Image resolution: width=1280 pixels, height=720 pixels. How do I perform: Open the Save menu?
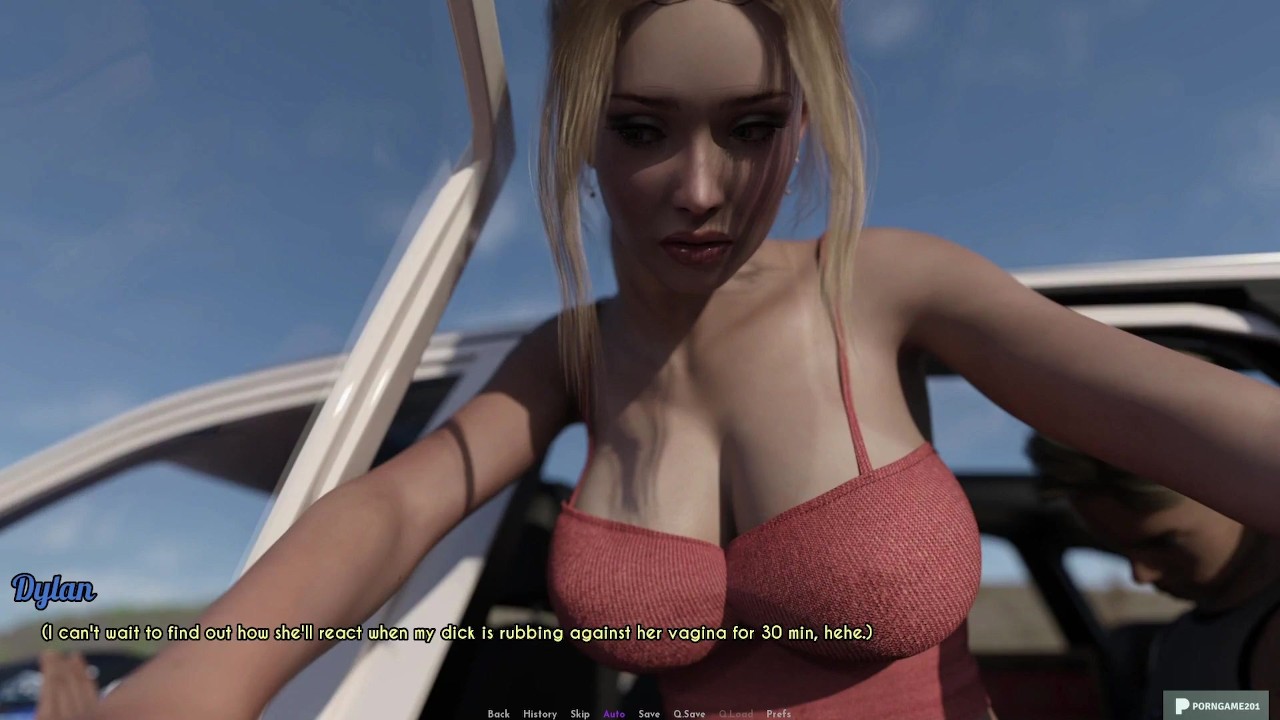pos(649,714)
